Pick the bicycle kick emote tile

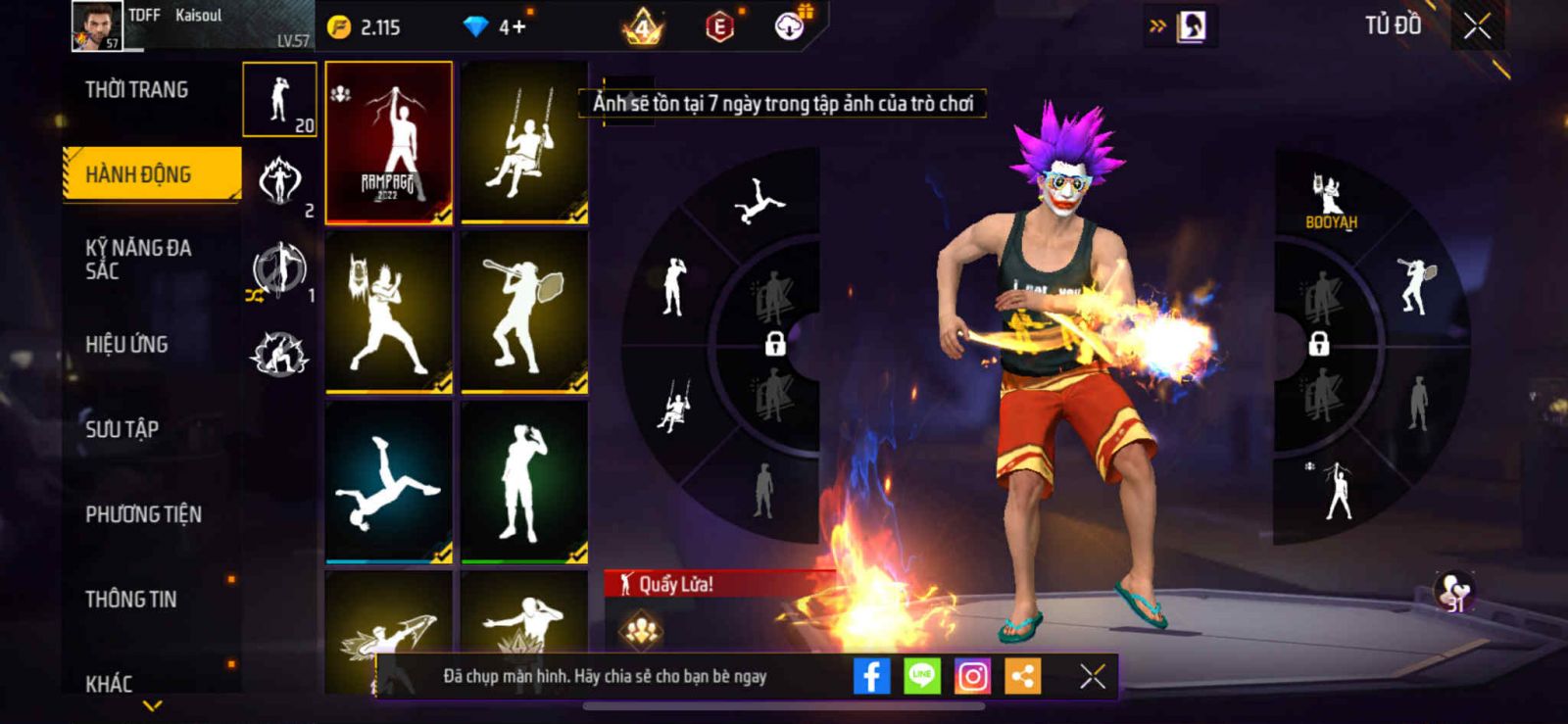[389, 483]
